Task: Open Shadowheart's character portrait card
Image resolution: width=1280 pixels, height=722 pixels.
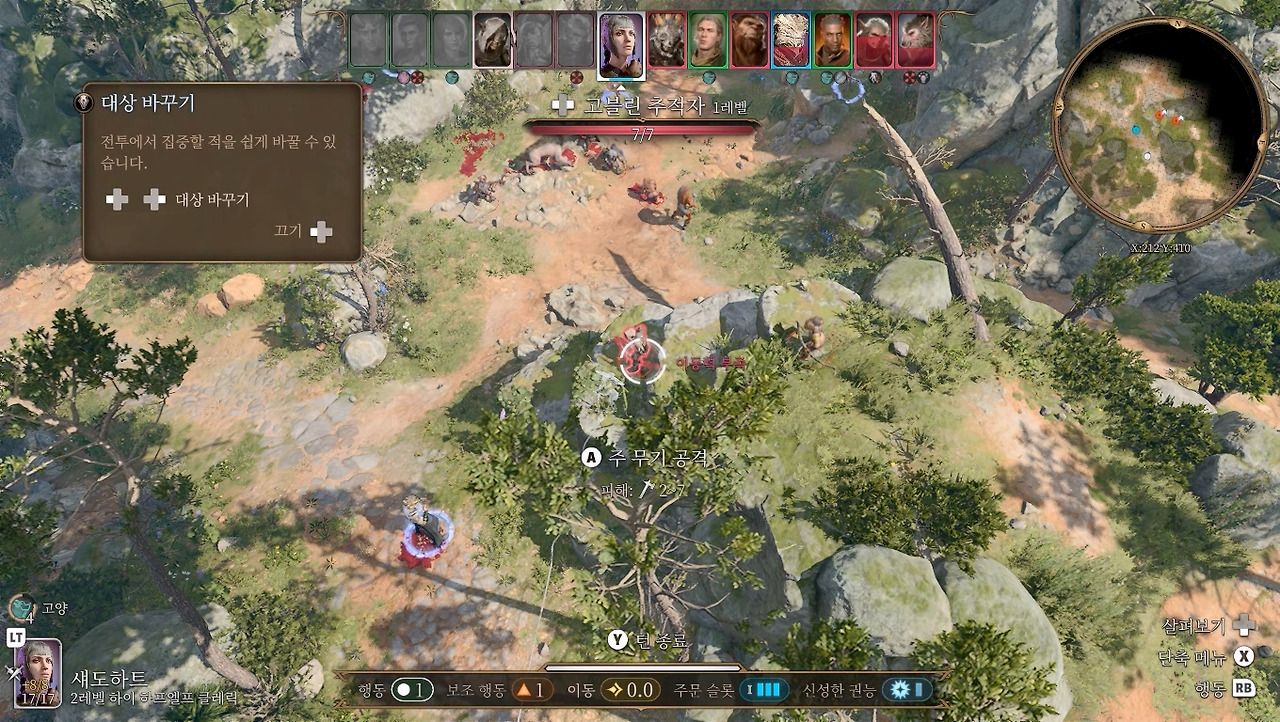Action: tap(37, 672)
